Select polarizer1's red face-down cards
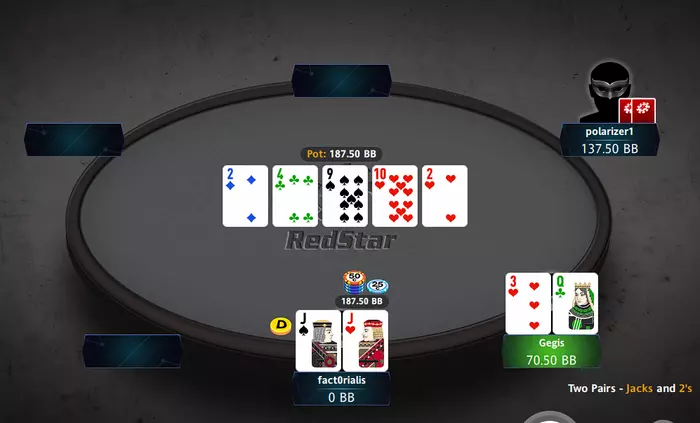Screen dimensions: 700x423 [x=639, y=109]
